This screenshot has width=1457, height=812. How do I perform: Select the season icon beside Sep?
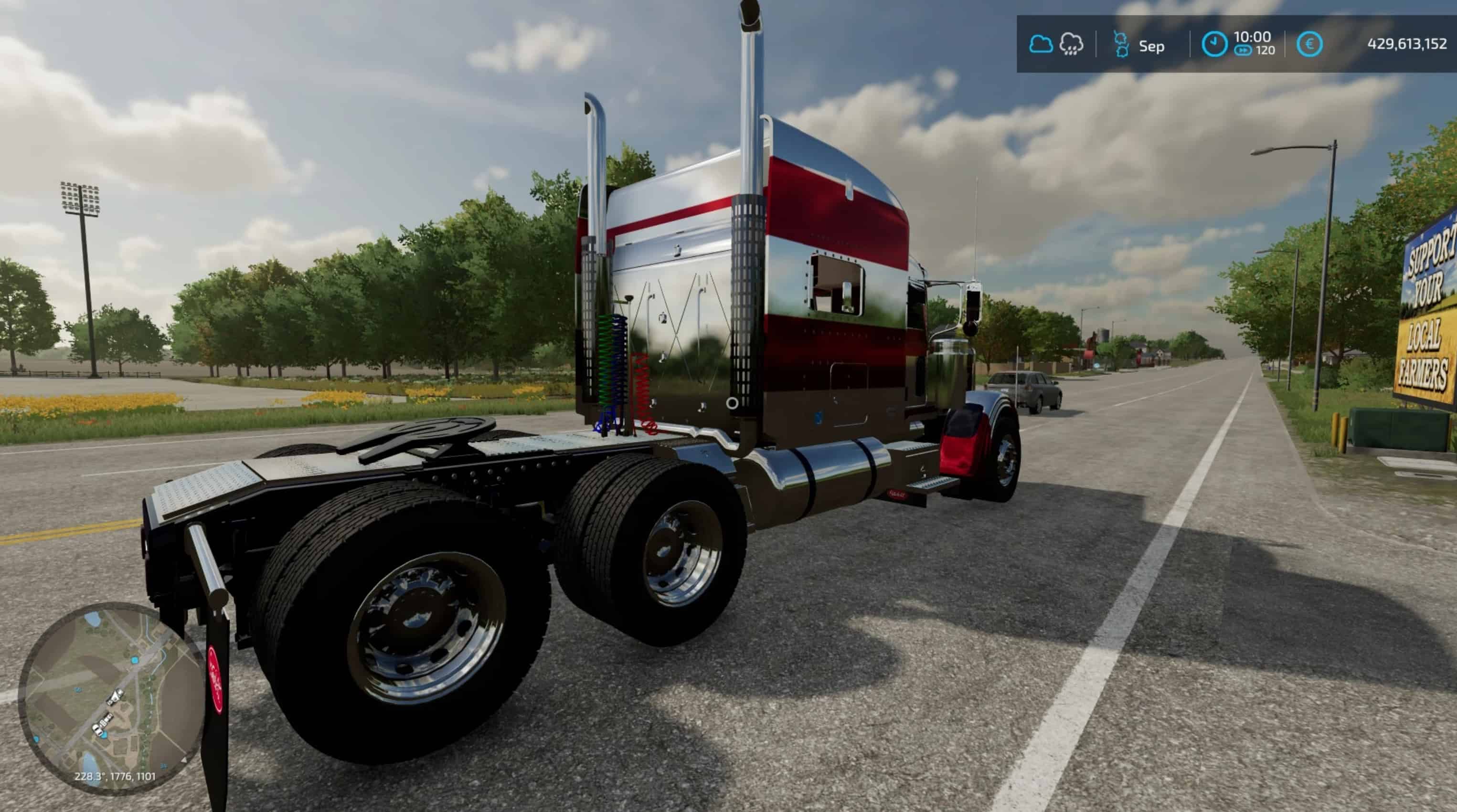click(x=1120, y=44)
